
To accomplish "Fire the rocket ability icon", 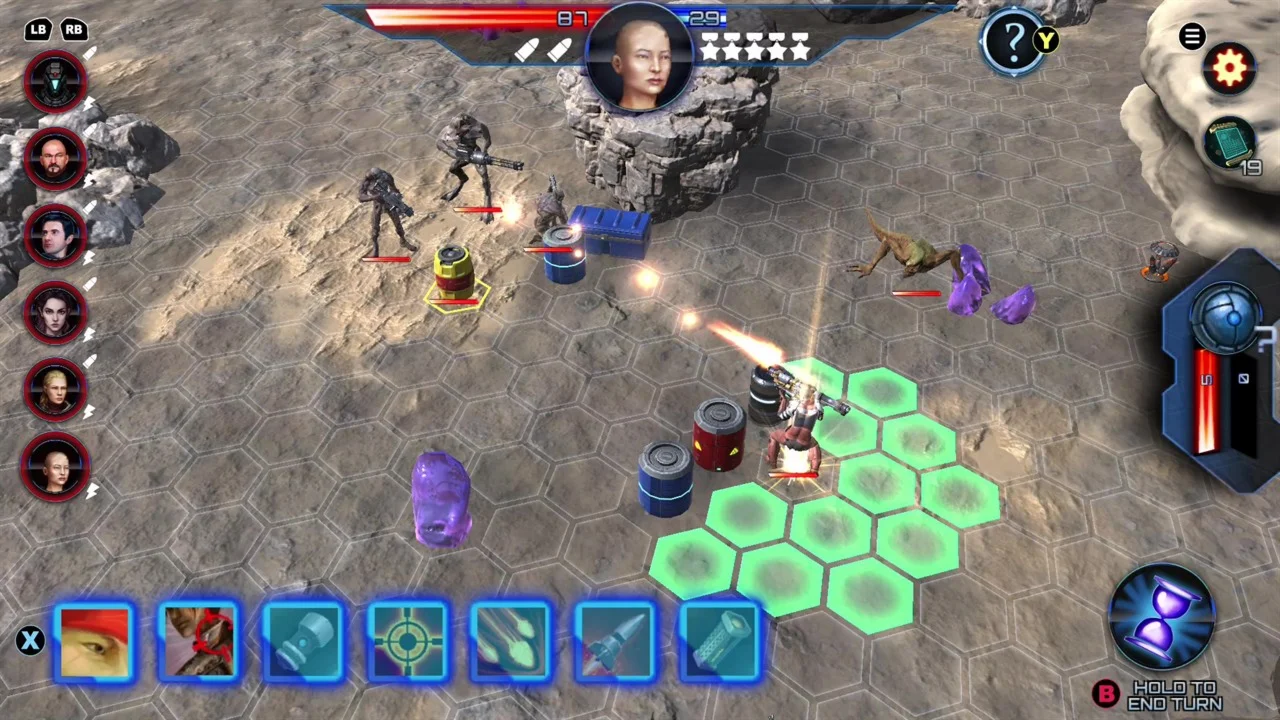I will click(x=615, y=641).
